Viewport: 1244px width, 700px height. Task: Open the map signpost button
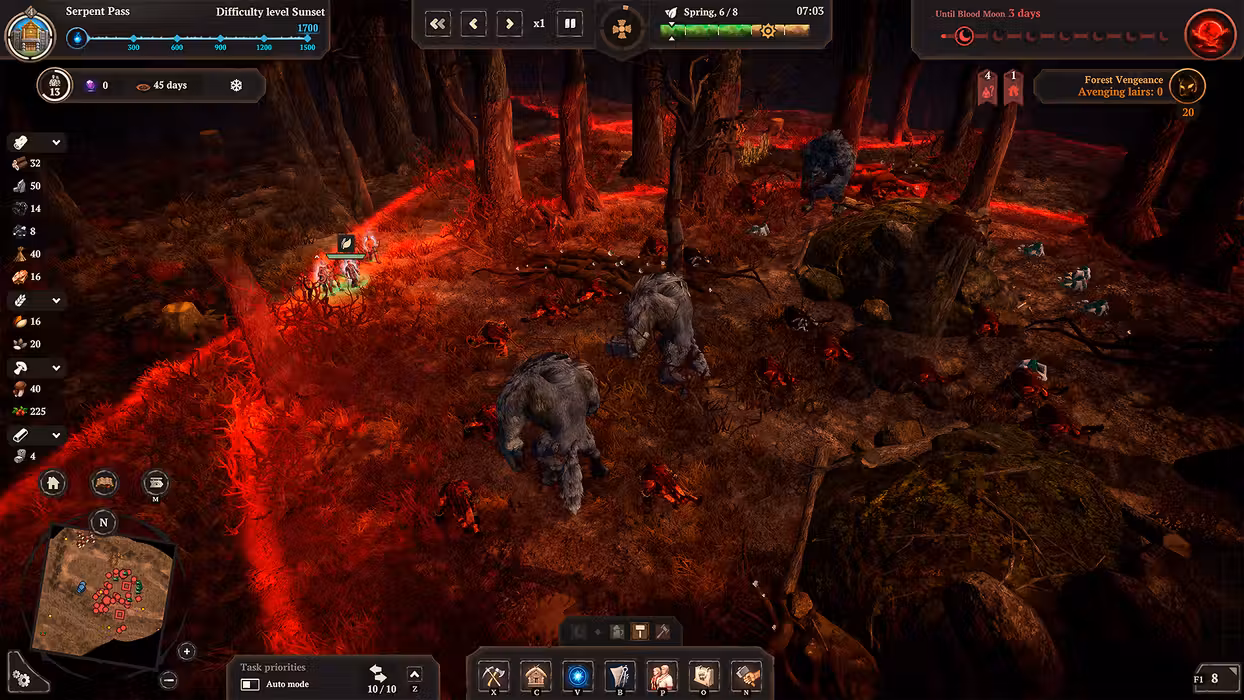[x=155, y=484]
